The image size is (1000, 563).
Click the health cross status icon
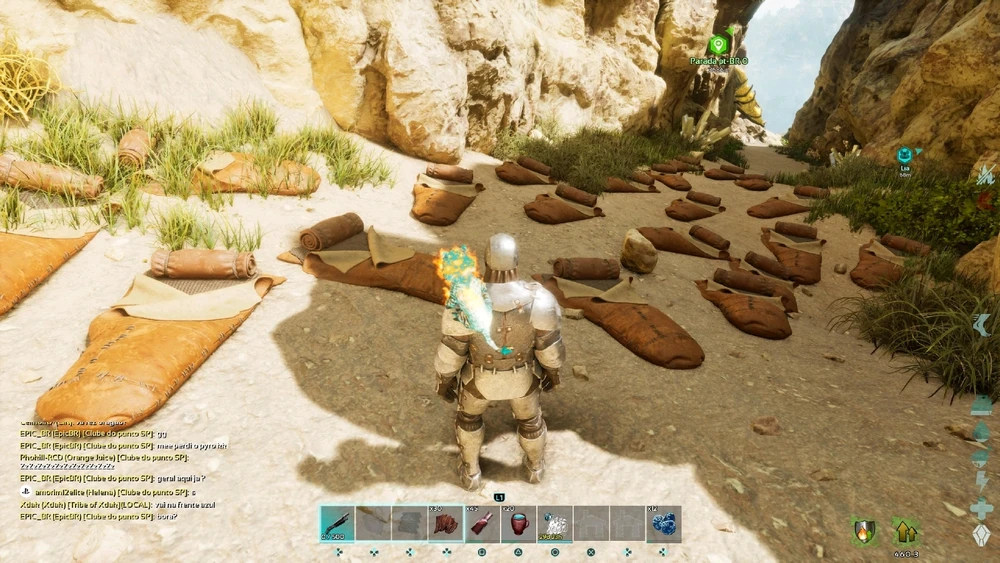(981, 509)
